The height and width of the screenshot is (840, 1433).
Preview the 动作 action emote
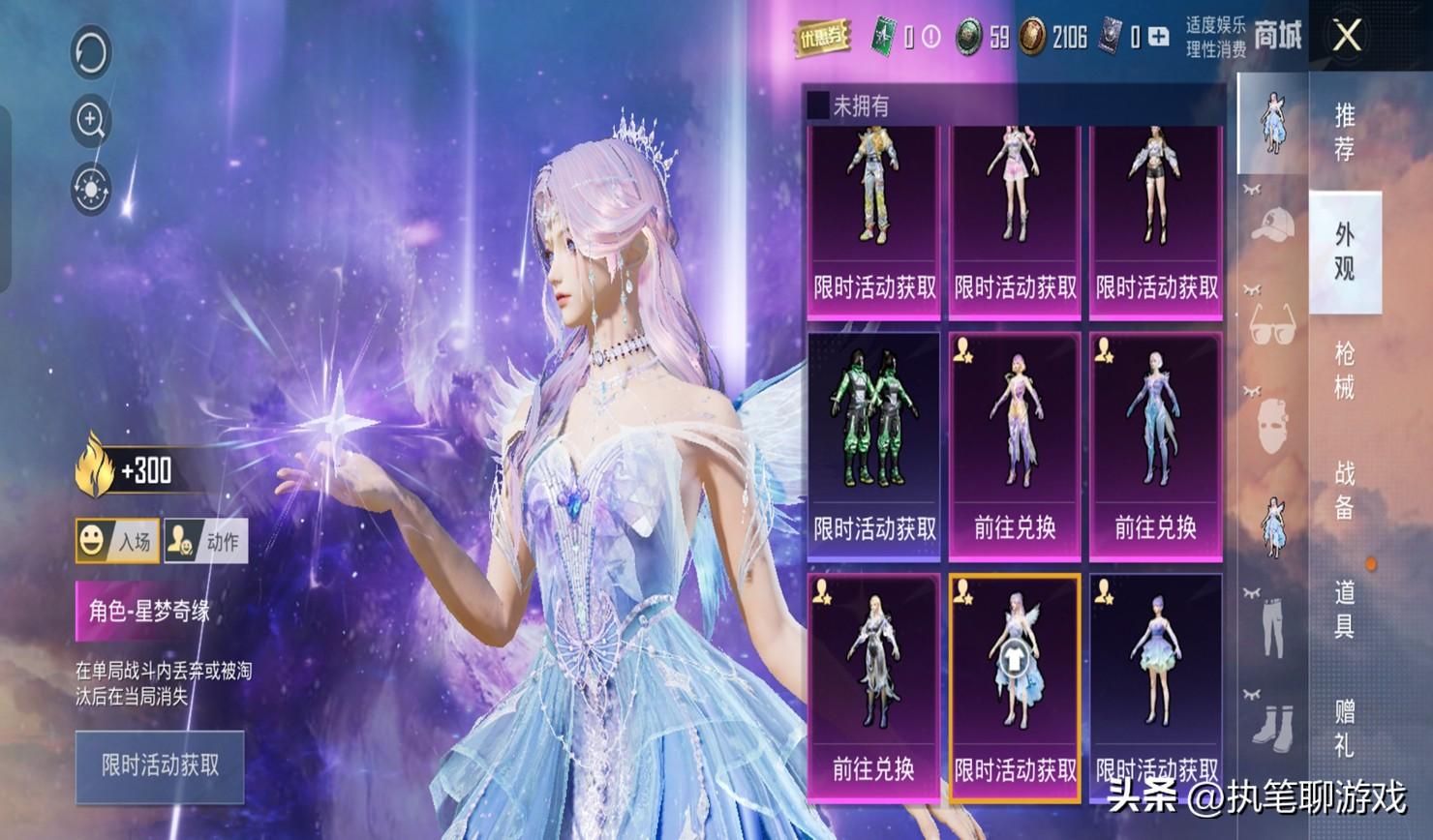coord(205,541)
